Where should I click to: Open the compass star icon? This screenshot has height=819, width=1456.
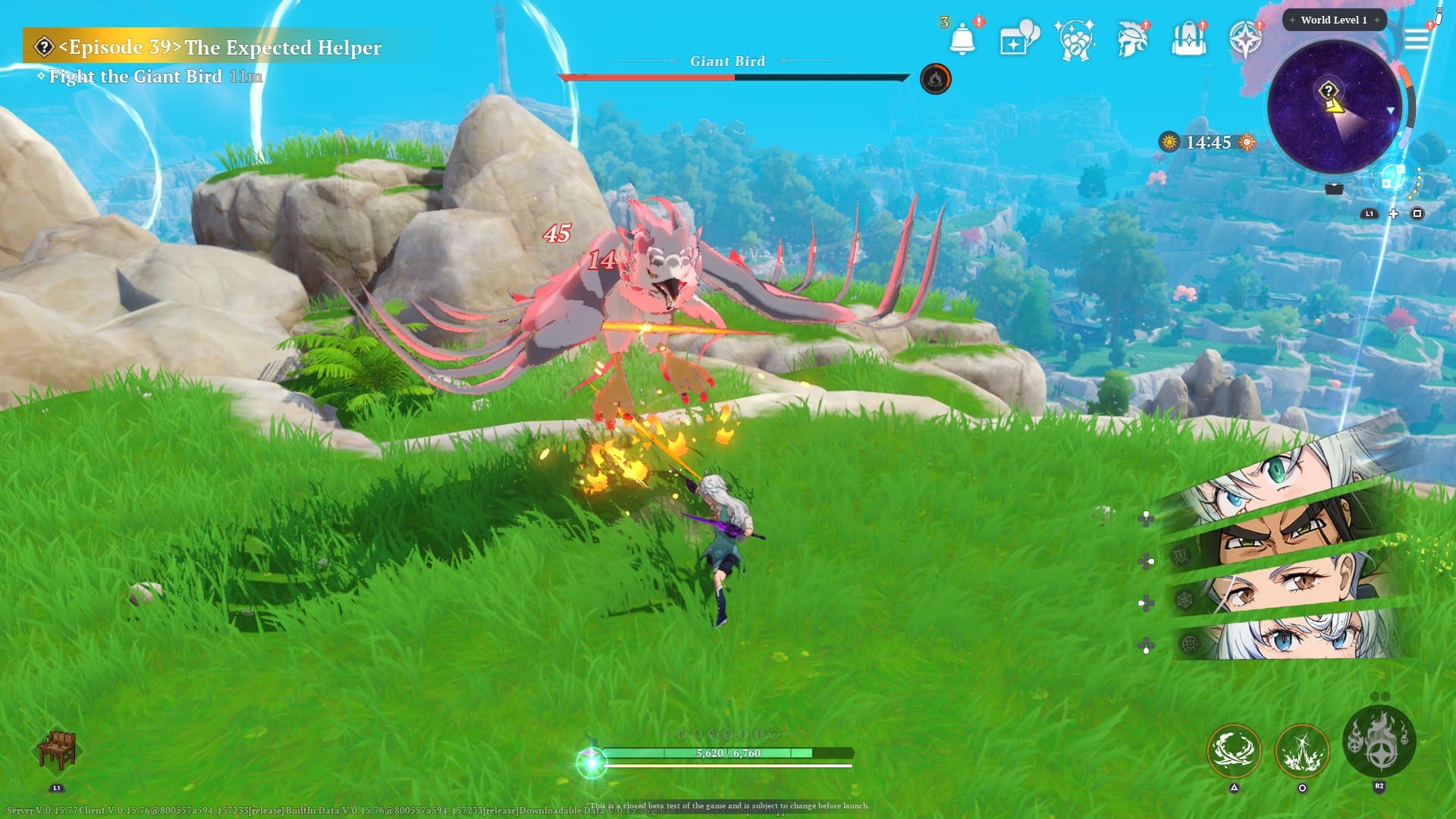(x=1244, y=39)
